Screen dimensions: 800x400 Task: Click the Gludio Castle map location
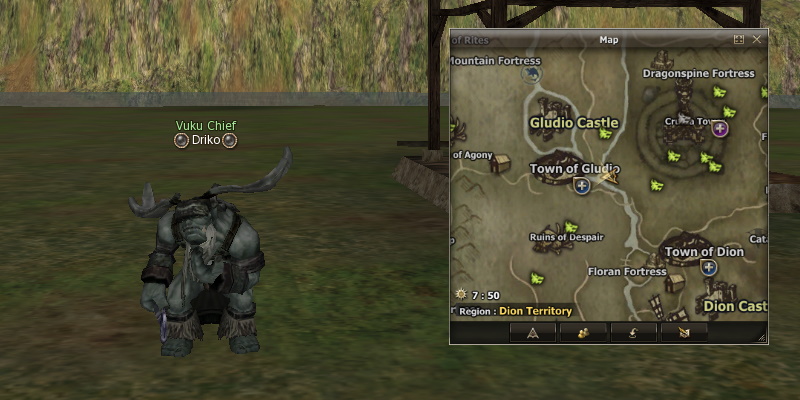(573, 123)
